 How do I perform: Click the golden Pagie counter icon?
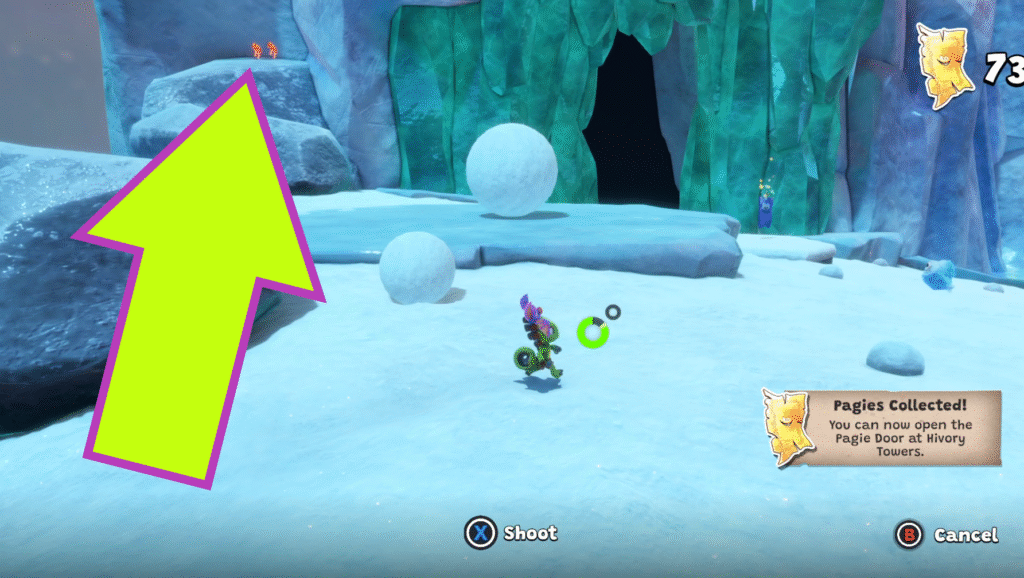click(x=945, y=66)
